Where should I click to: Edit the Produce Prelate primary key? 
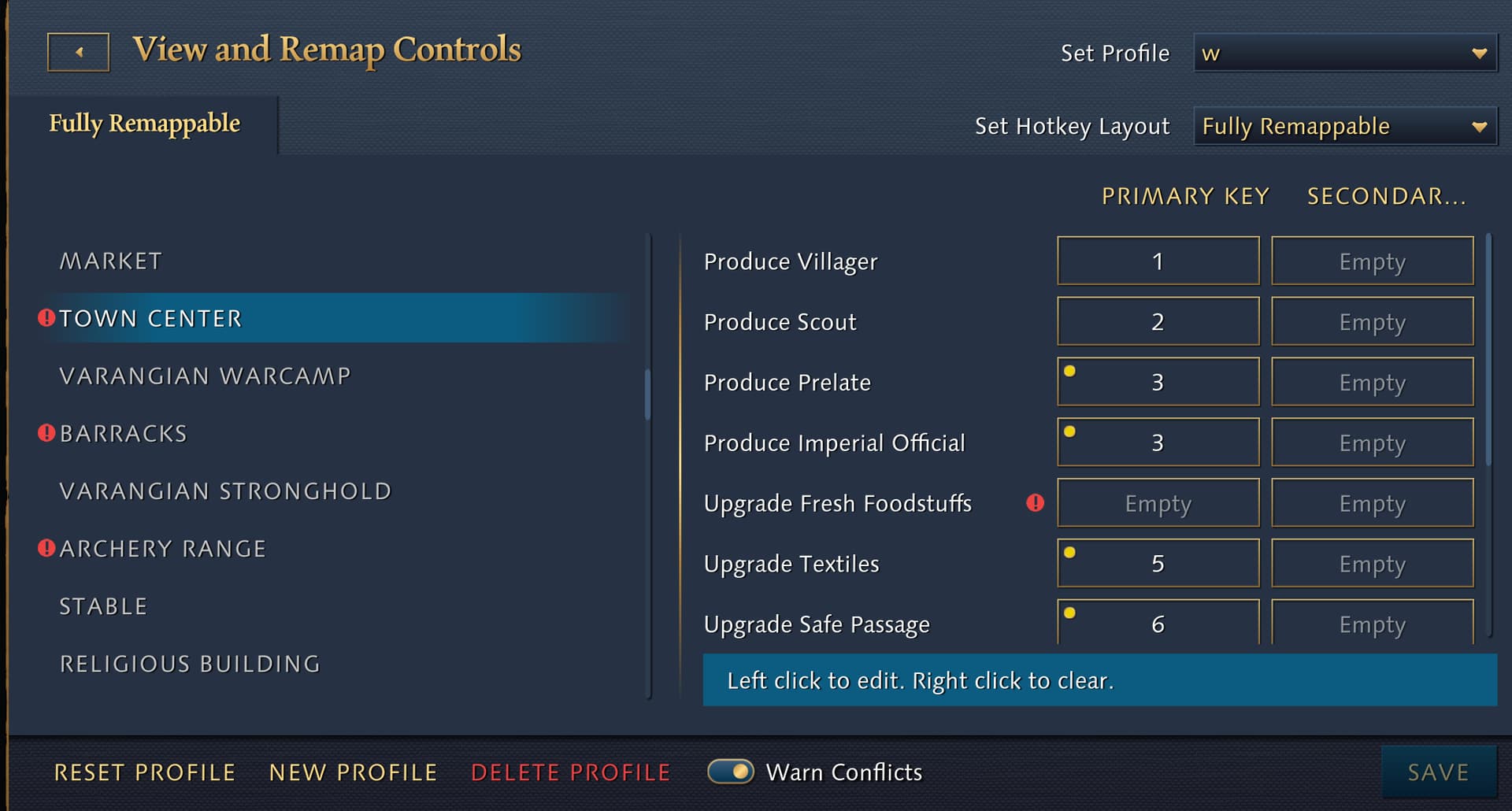pyautogui.click(x=1158, y=383)
